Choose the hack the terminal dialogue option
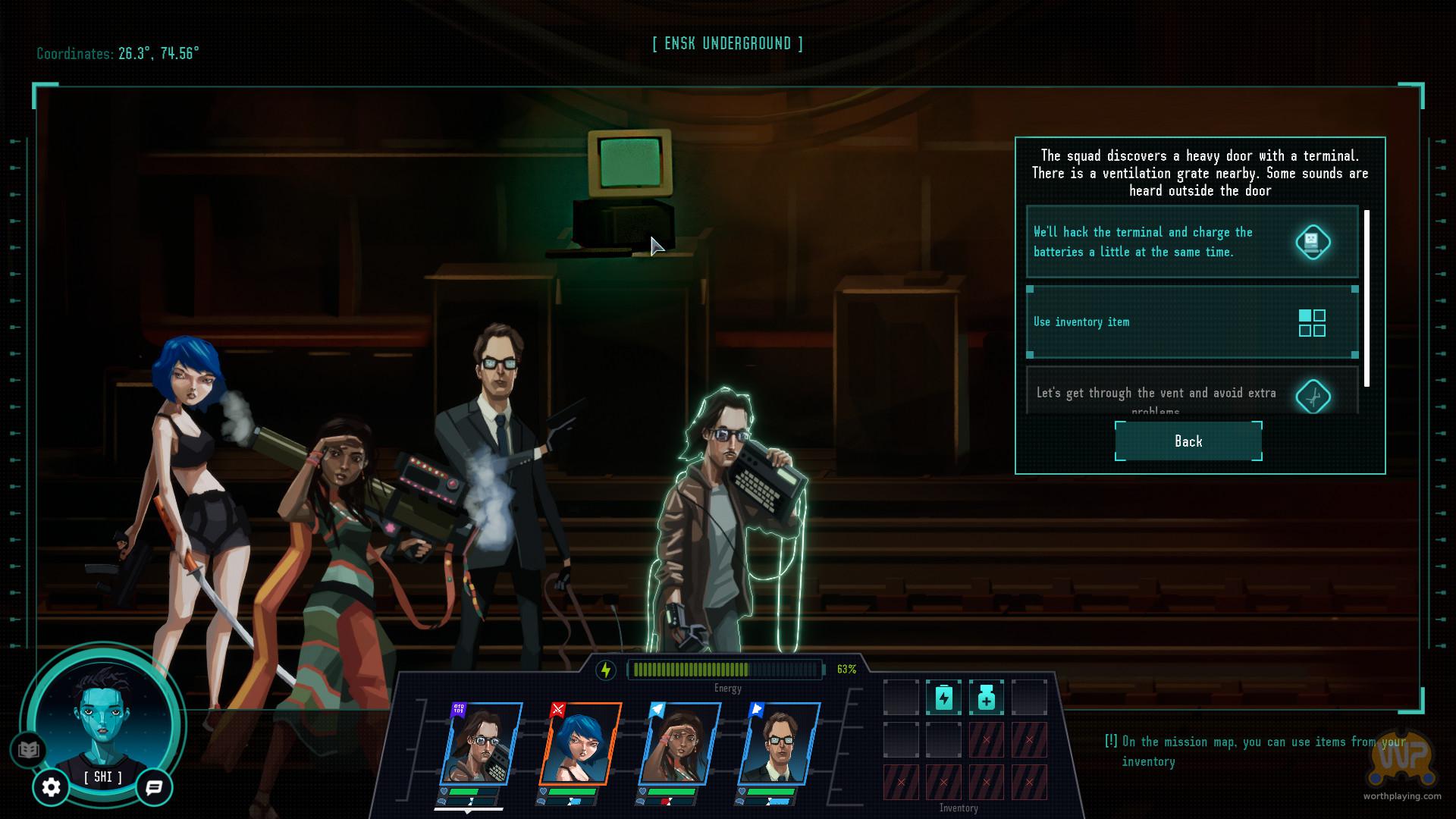 1191,242
